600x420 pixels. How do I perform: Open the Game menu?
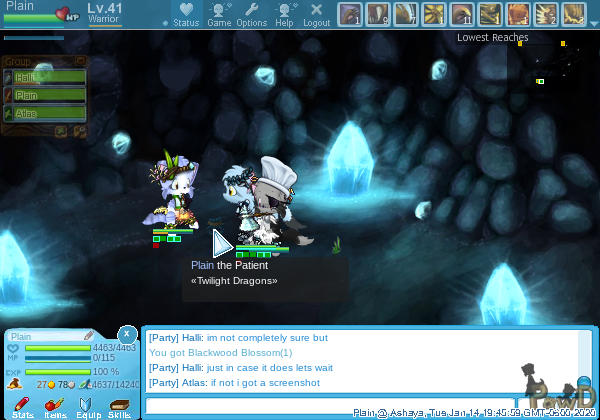click(x=219, y=14)
